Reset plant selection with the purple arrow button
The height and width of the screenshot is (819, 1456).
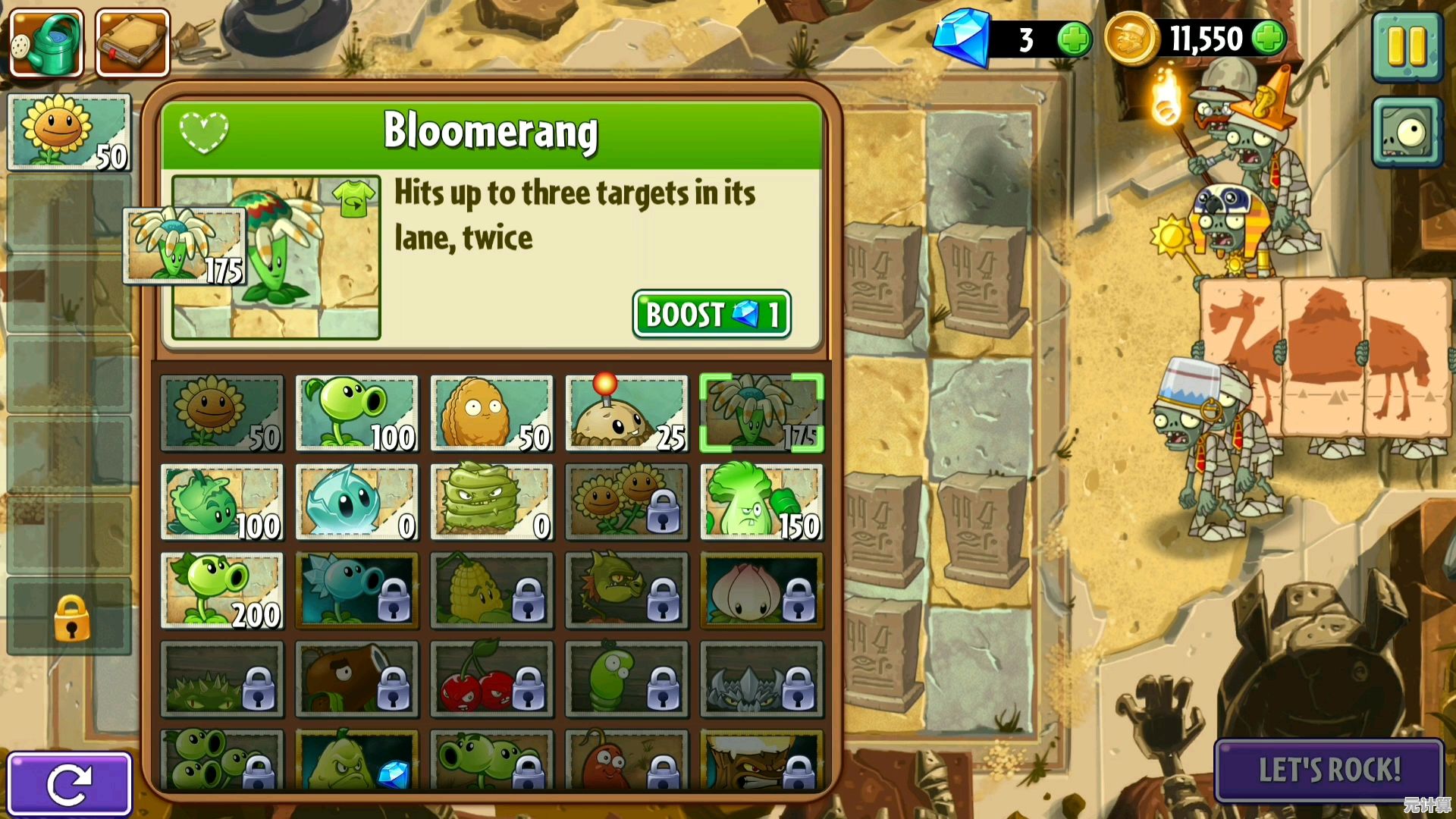tap(69, 783)
